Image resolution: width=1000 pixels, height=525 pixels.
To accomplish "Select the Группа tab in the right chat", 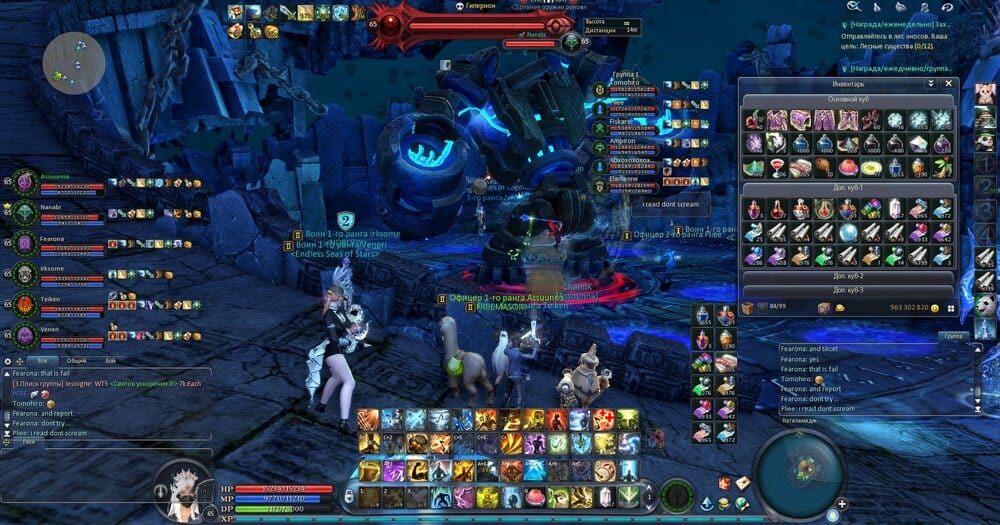I will pyautogui.click(x=954, y=337).
